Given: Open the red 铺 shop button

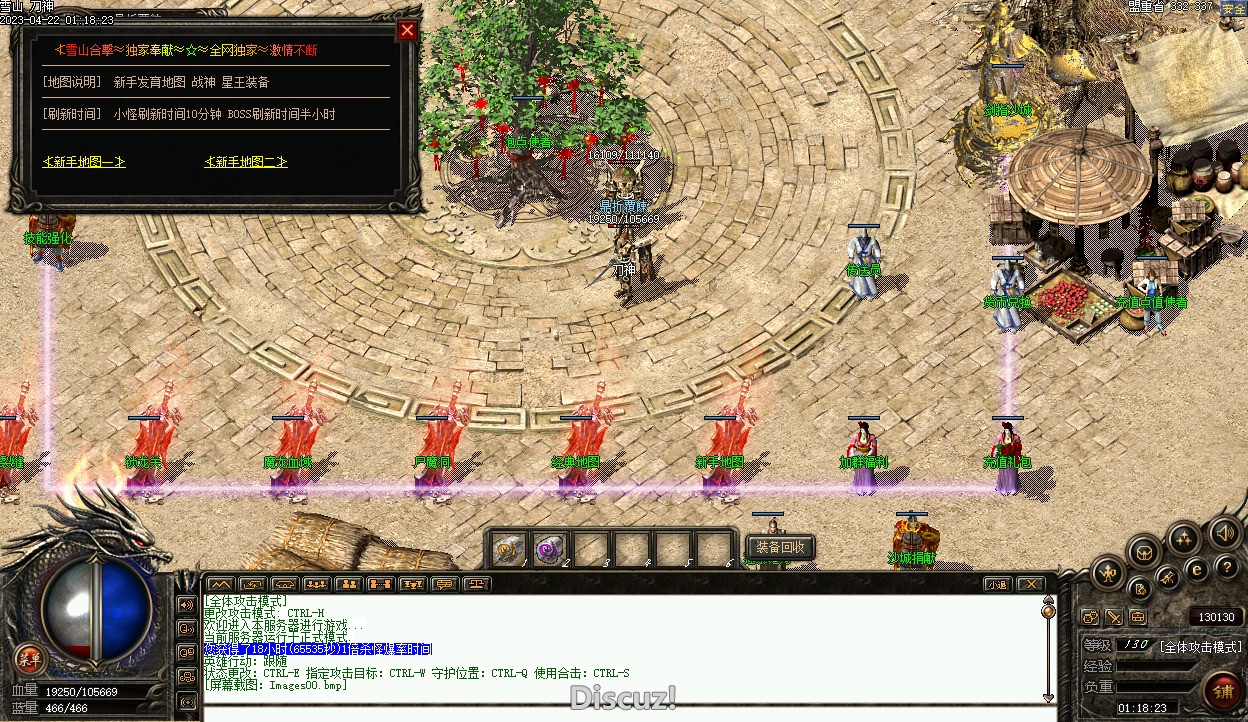Looking at the screenshot, I should point(1222,689).
